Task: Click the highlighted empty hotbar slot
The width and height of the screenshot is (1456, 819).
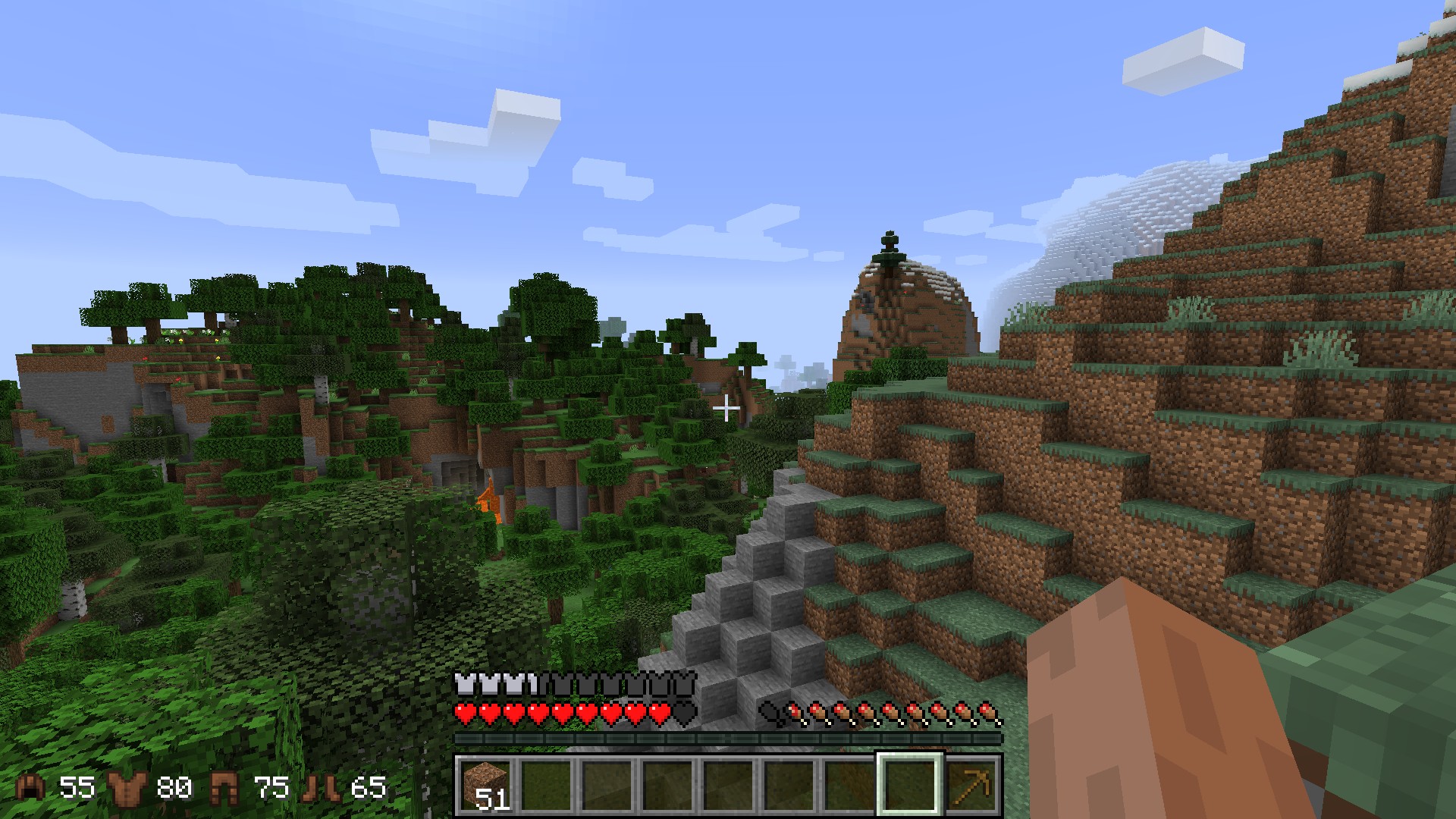Action: coord(910,785)
